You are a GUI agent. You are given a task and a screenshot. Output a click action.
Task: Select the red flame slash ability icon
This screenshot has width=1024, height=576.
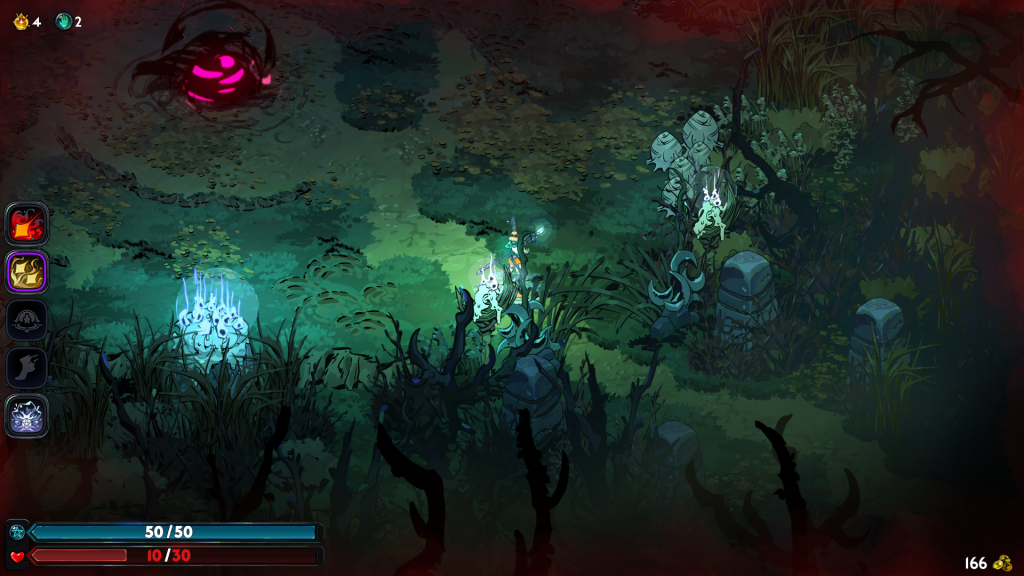pyautogui.click(x=27, y=224)
